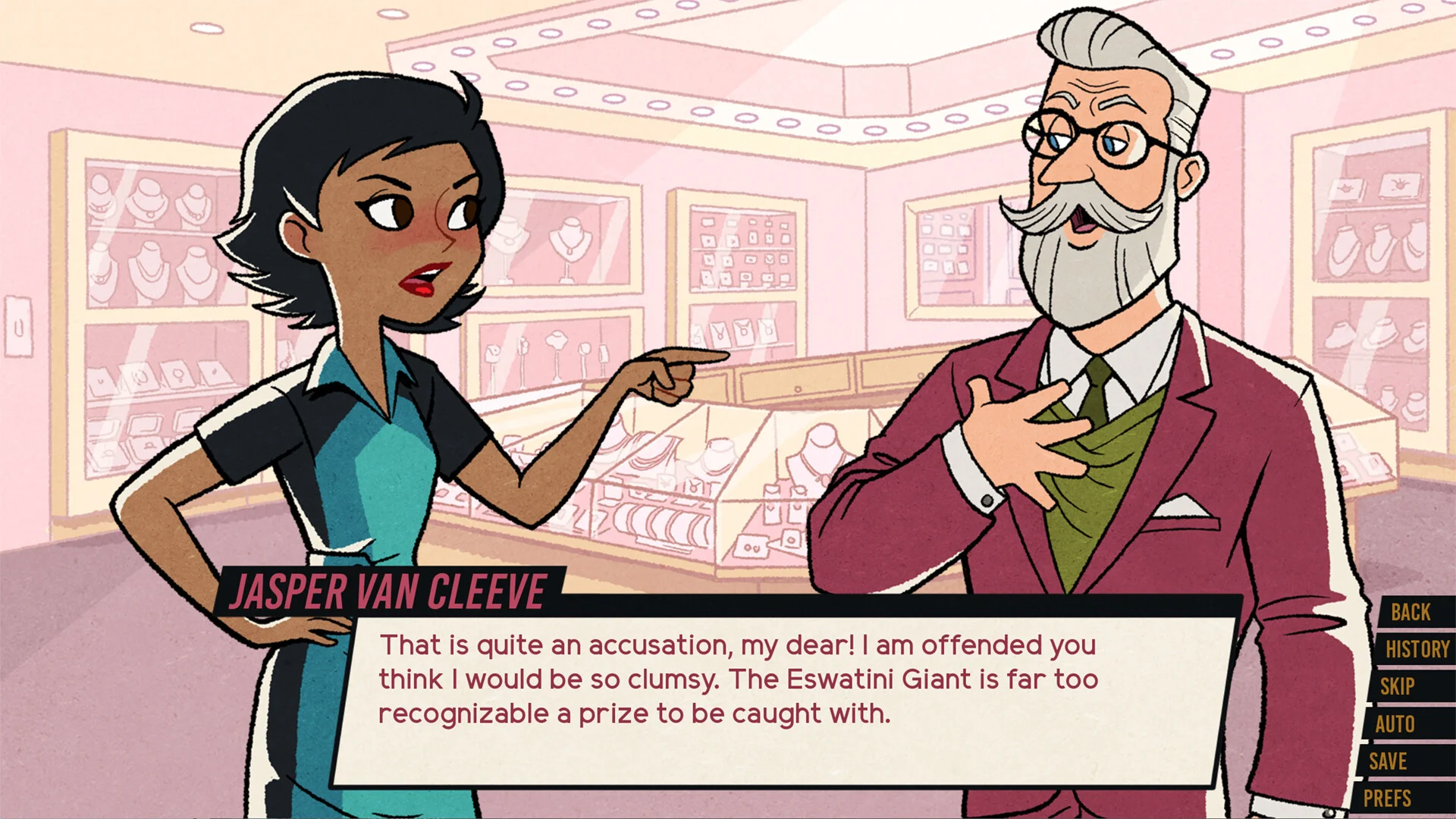
Task: Open the HISTORY dialogue log
Action: pyautogui.click(x=1414, y=649)
